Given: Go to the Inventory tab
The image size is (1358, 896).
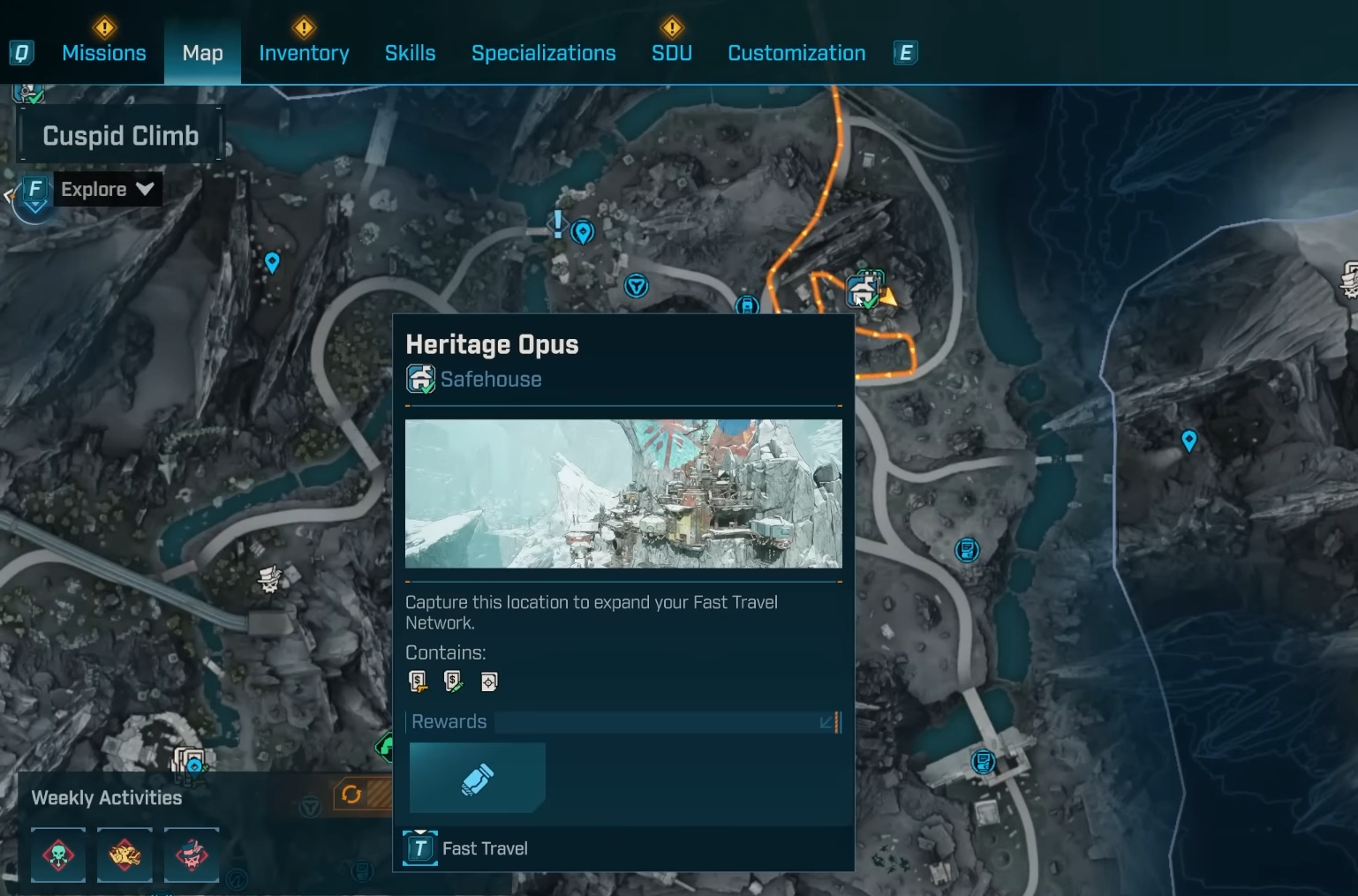Looking at the screenshot, I should pyautogui.click(x=304, y=53).
